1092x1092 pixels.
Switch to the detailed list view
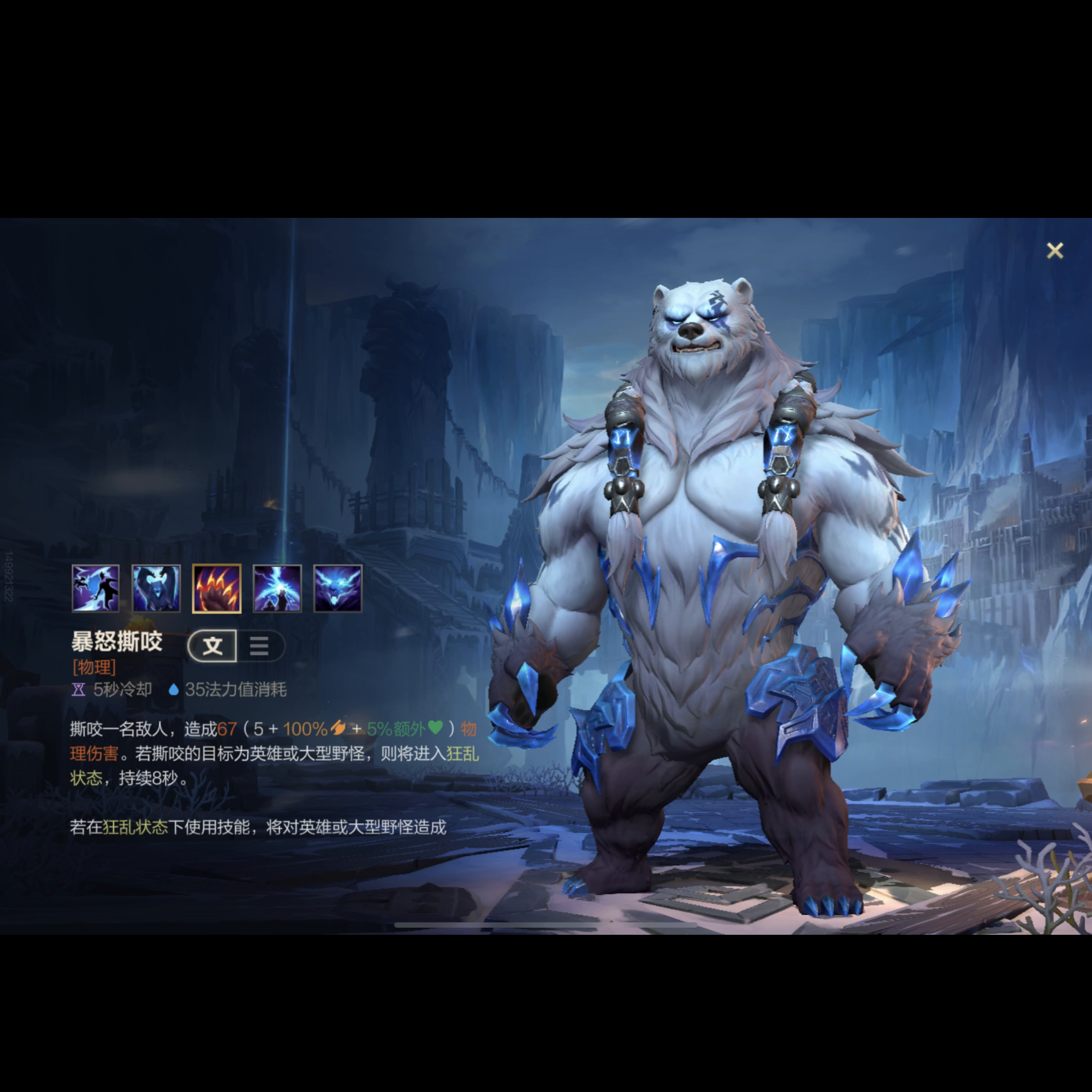point(259,646)
